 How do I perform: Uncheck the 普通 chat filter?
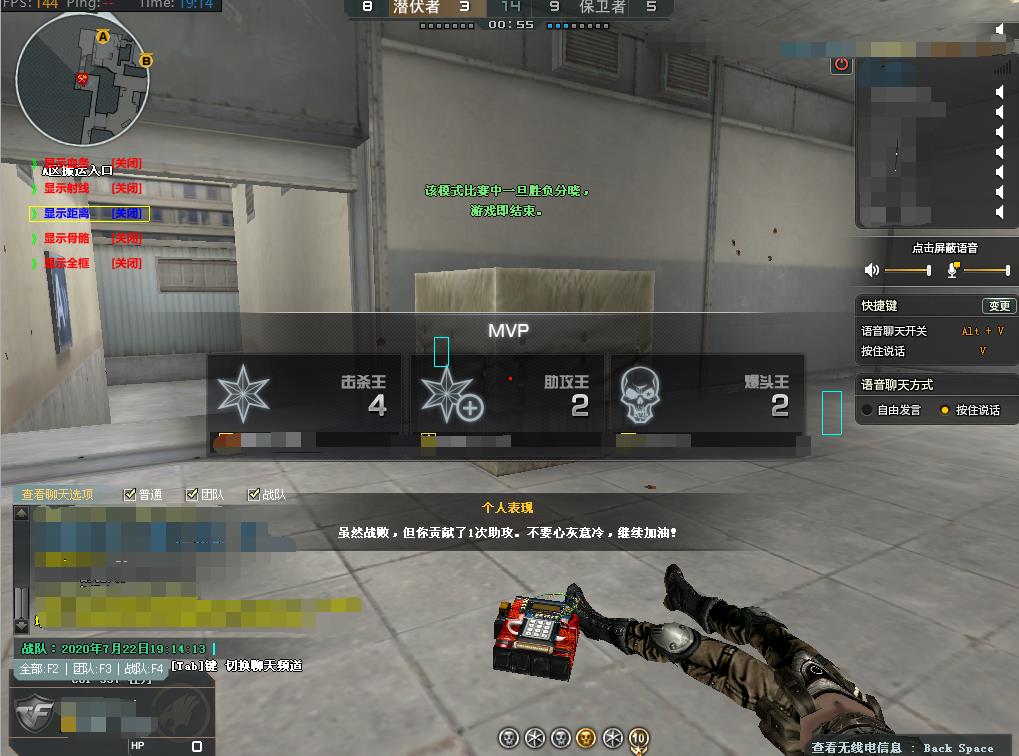pyautogui.click(x=130, y=494)
